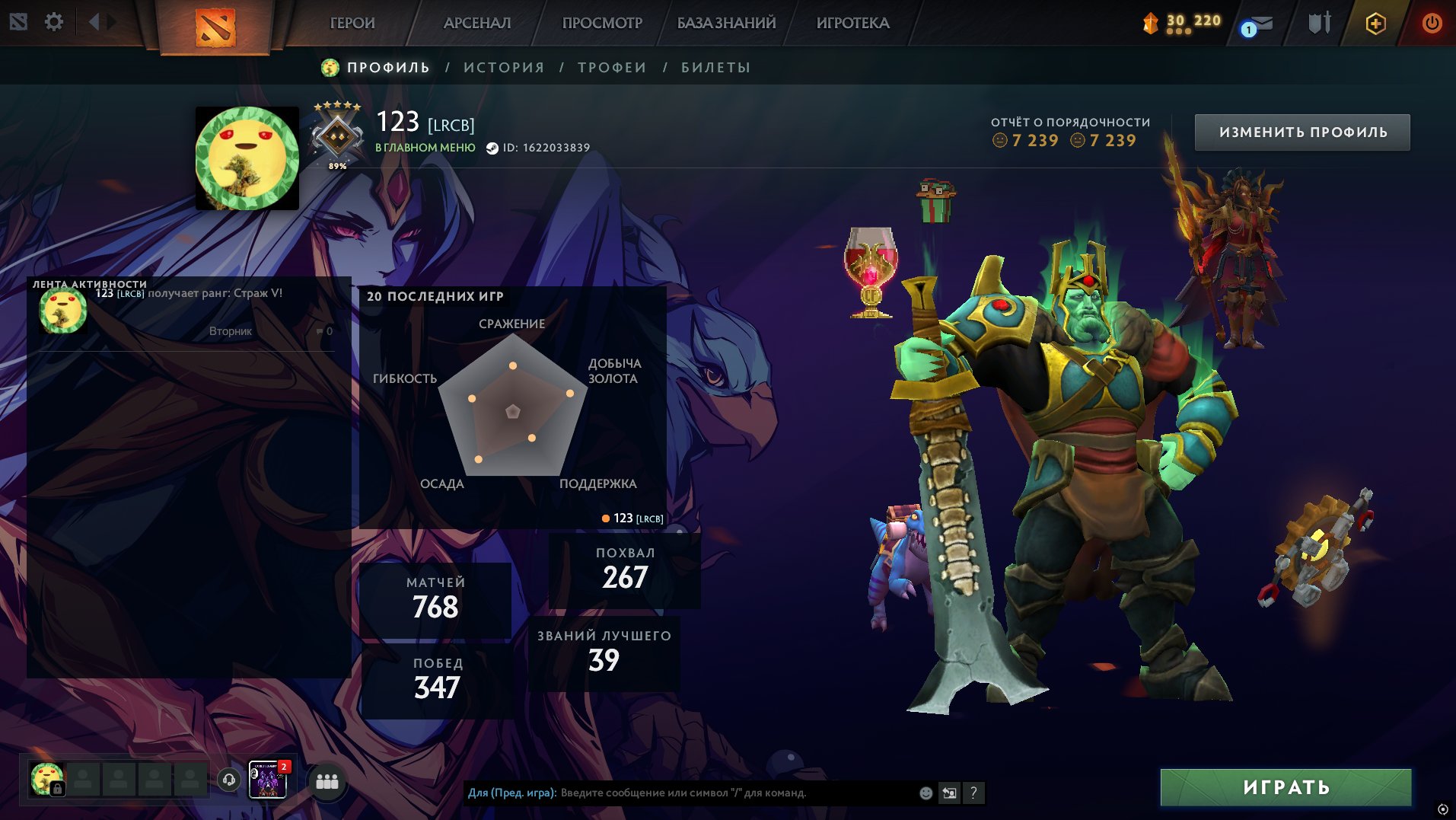This screenshot has height=820, width=1456.
Task: Toggle the screenshot sharing icon in chat bar
Action: coord(949,792)
